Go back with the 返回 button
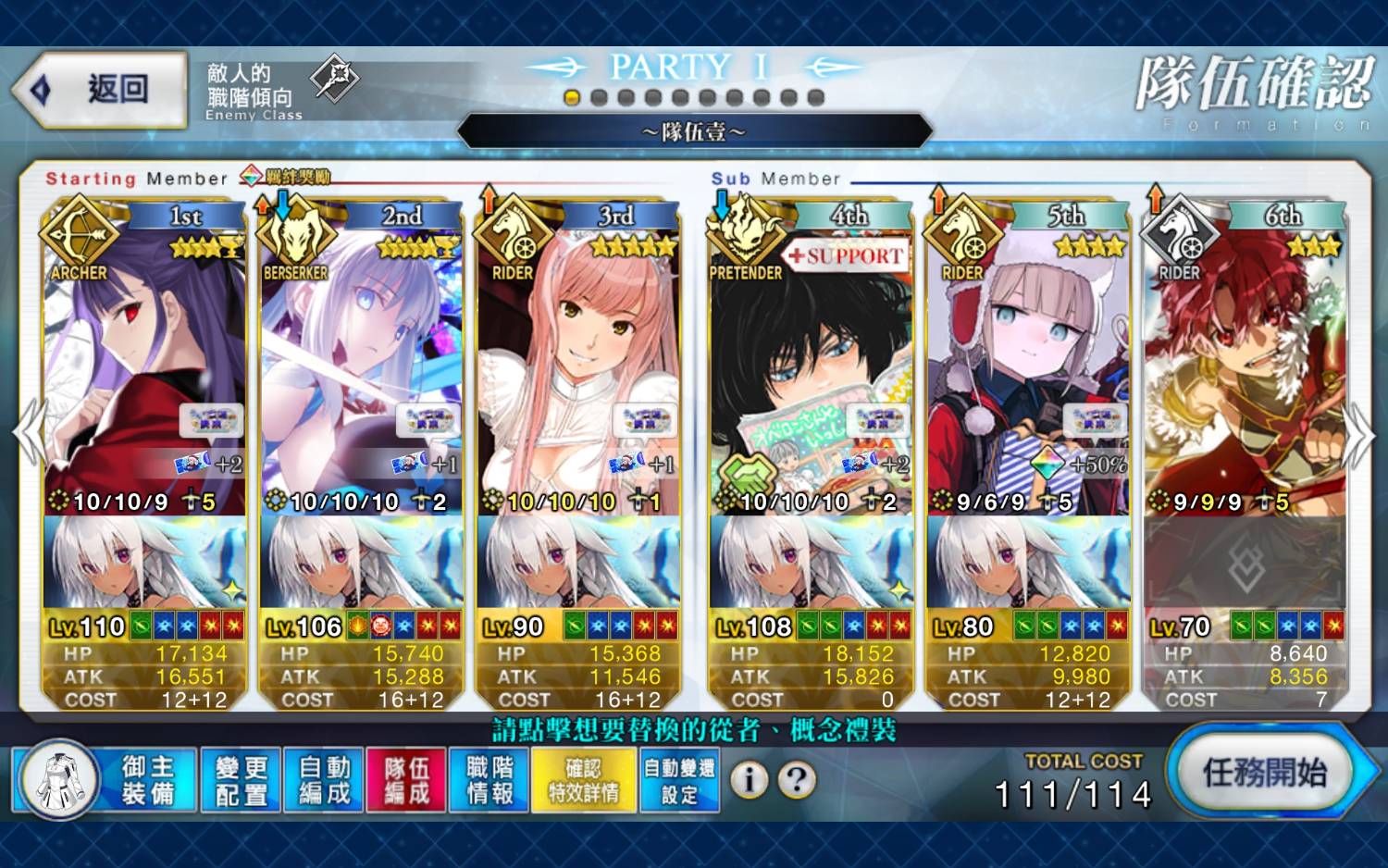The width and height of the screenshot is (1388, 868). coord(100,90)
